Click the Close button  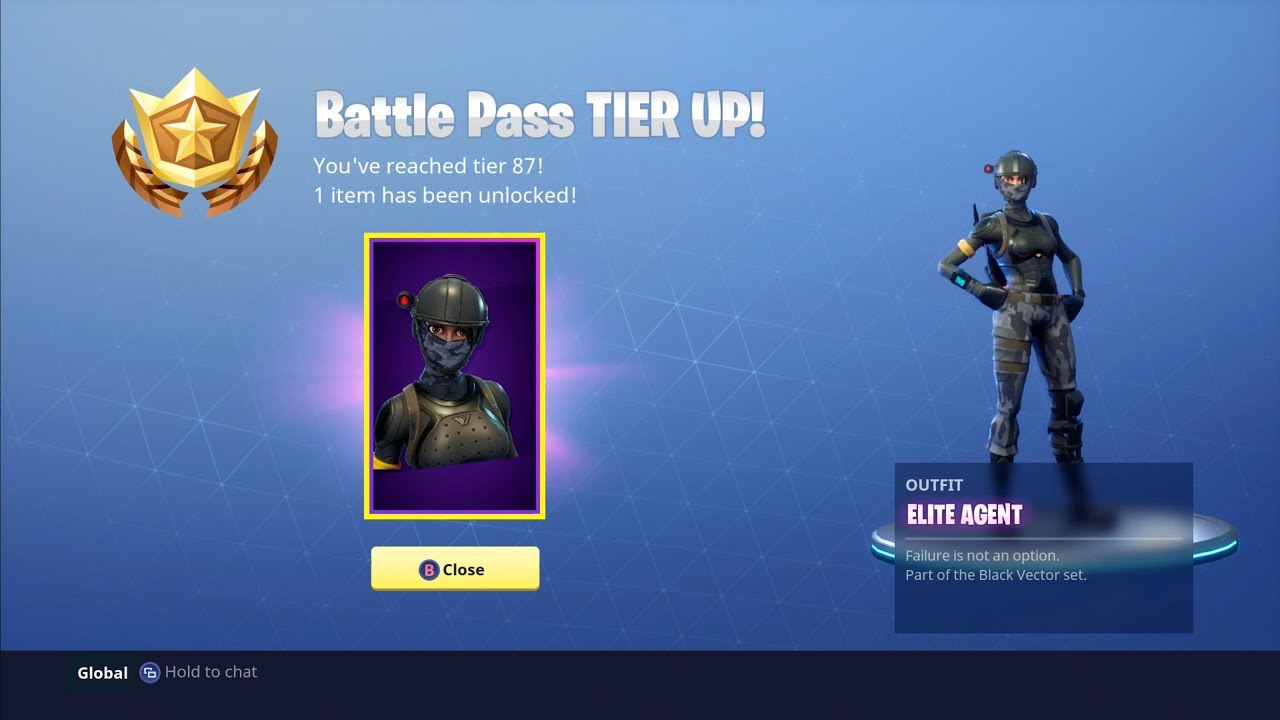click(x=455, y=567)
